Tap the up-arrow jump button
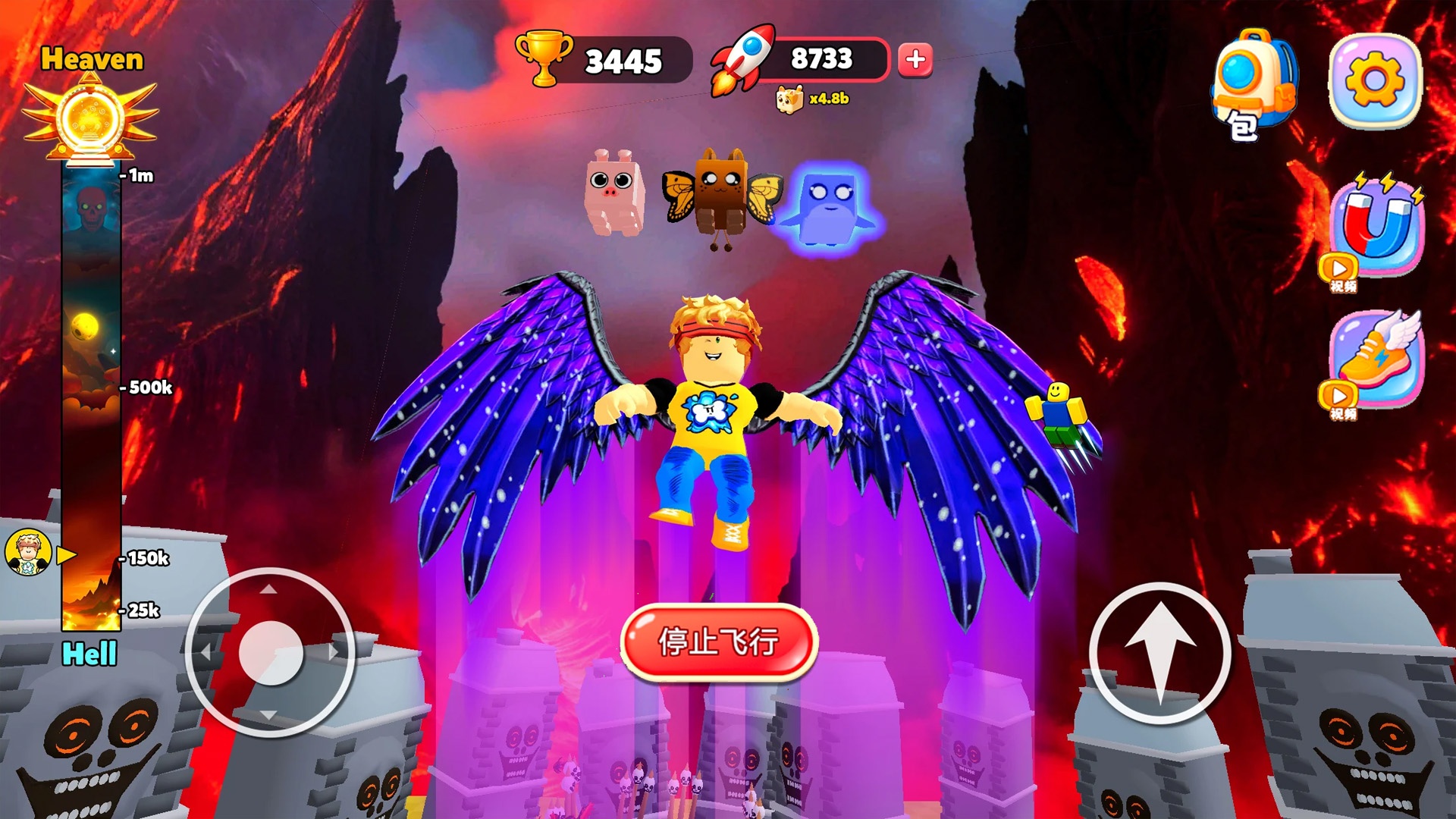The width and height of the screenshot is (1456, 819). 1159,654
